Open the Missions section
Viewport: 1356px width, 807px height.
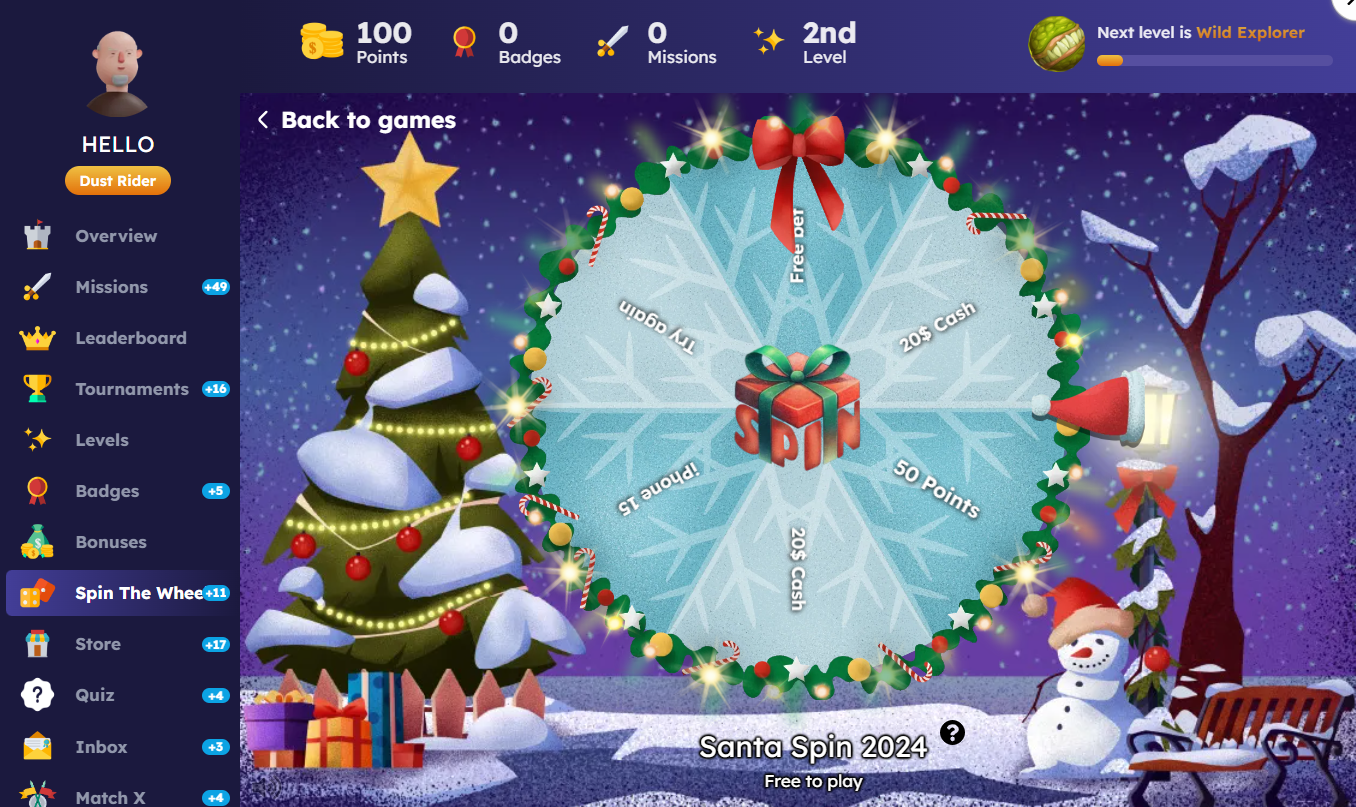coord(111,287)
